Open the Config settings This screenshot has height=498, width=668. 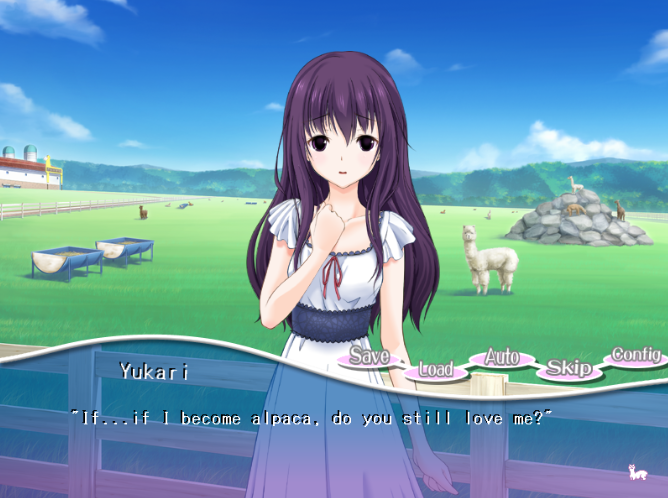[635, 355]
